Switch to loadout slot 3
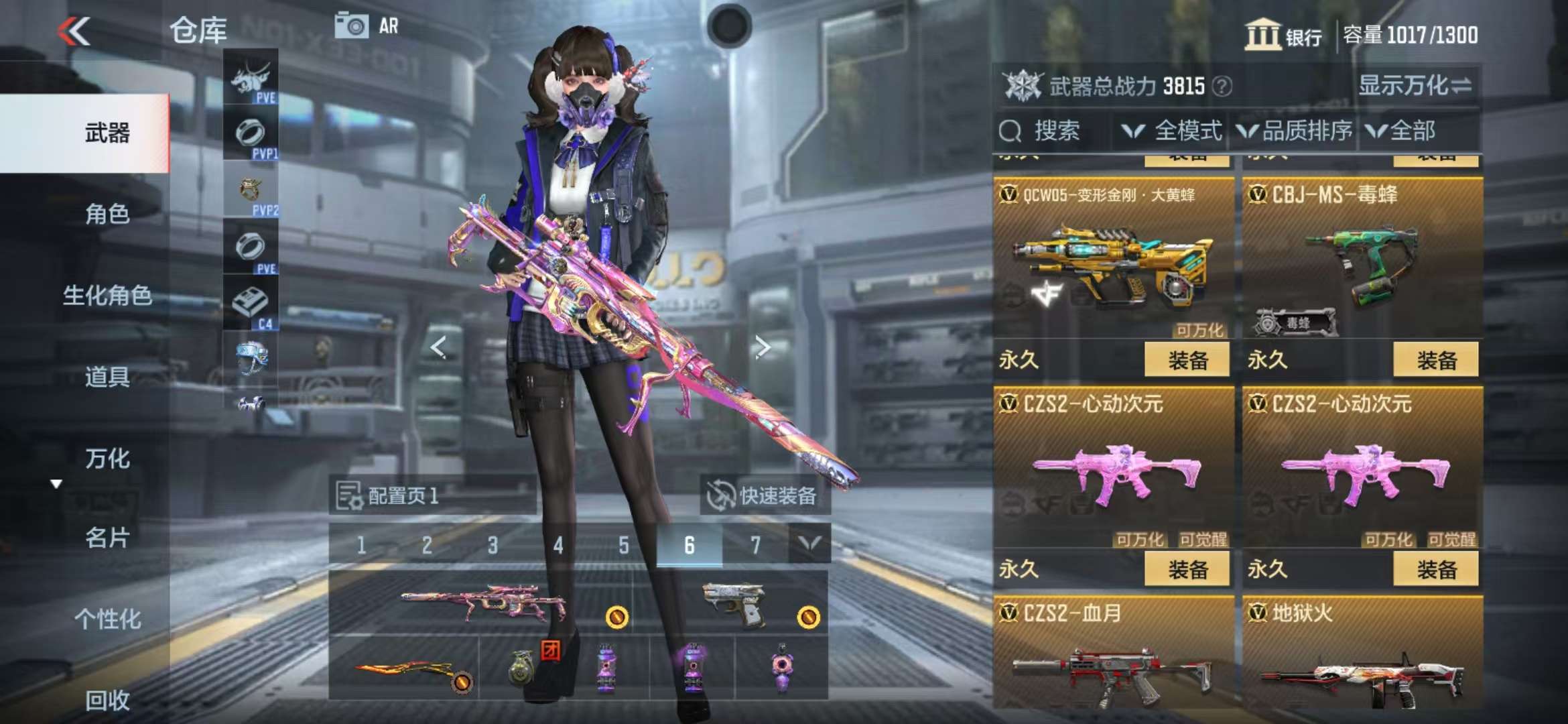This screenshot has height=724, width=1568. pos(493,545)
